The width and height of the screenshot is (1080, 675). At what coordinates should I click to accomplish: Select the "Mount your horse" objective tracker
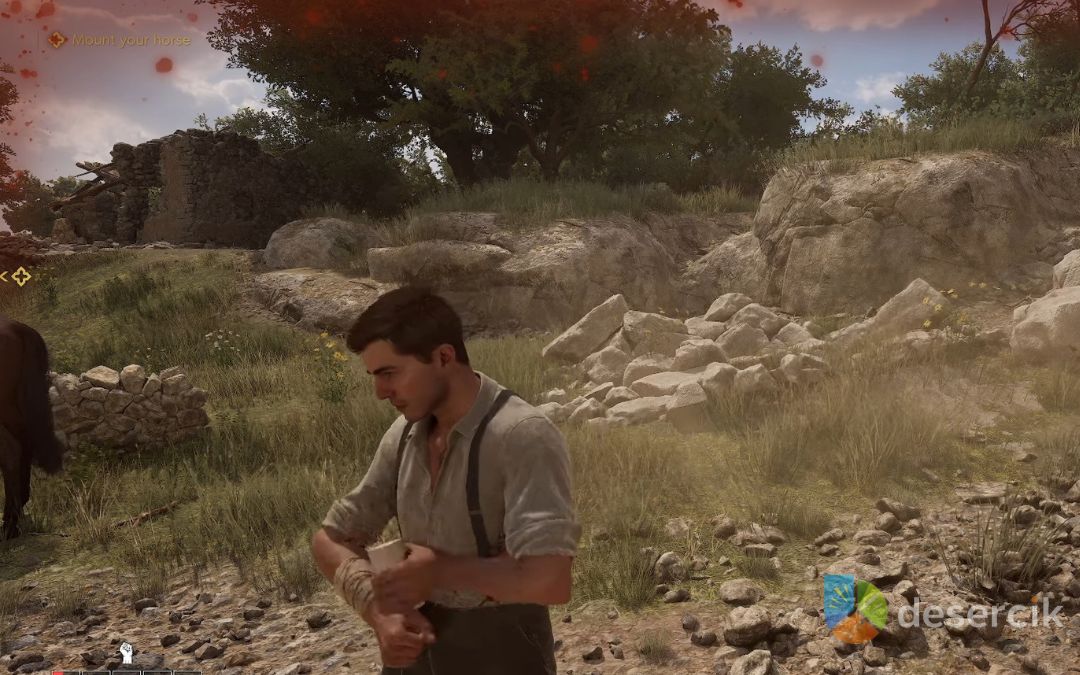point(120,40)
